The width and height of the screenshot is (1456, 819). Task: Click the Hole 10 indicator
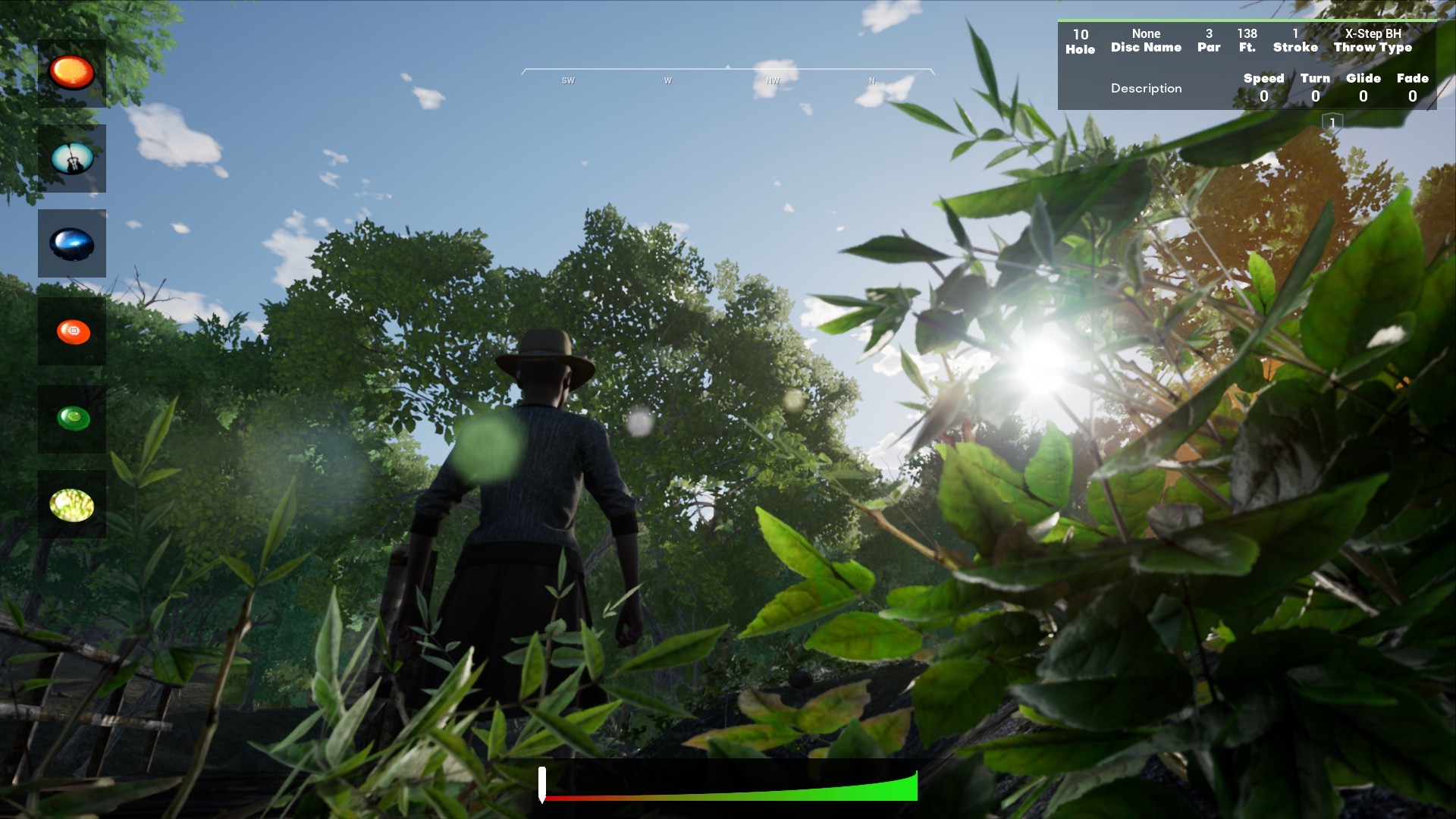pos(1080,40)
